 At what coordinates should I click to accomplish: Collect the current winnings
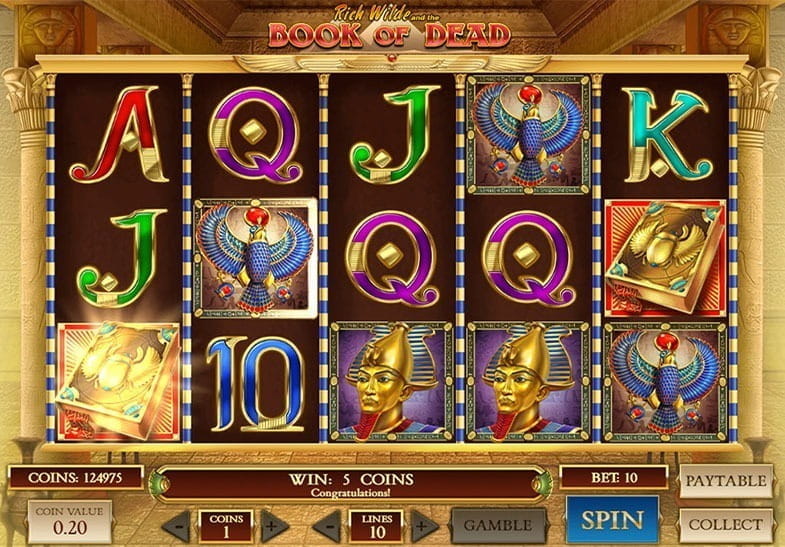click(x=726, y=523)
